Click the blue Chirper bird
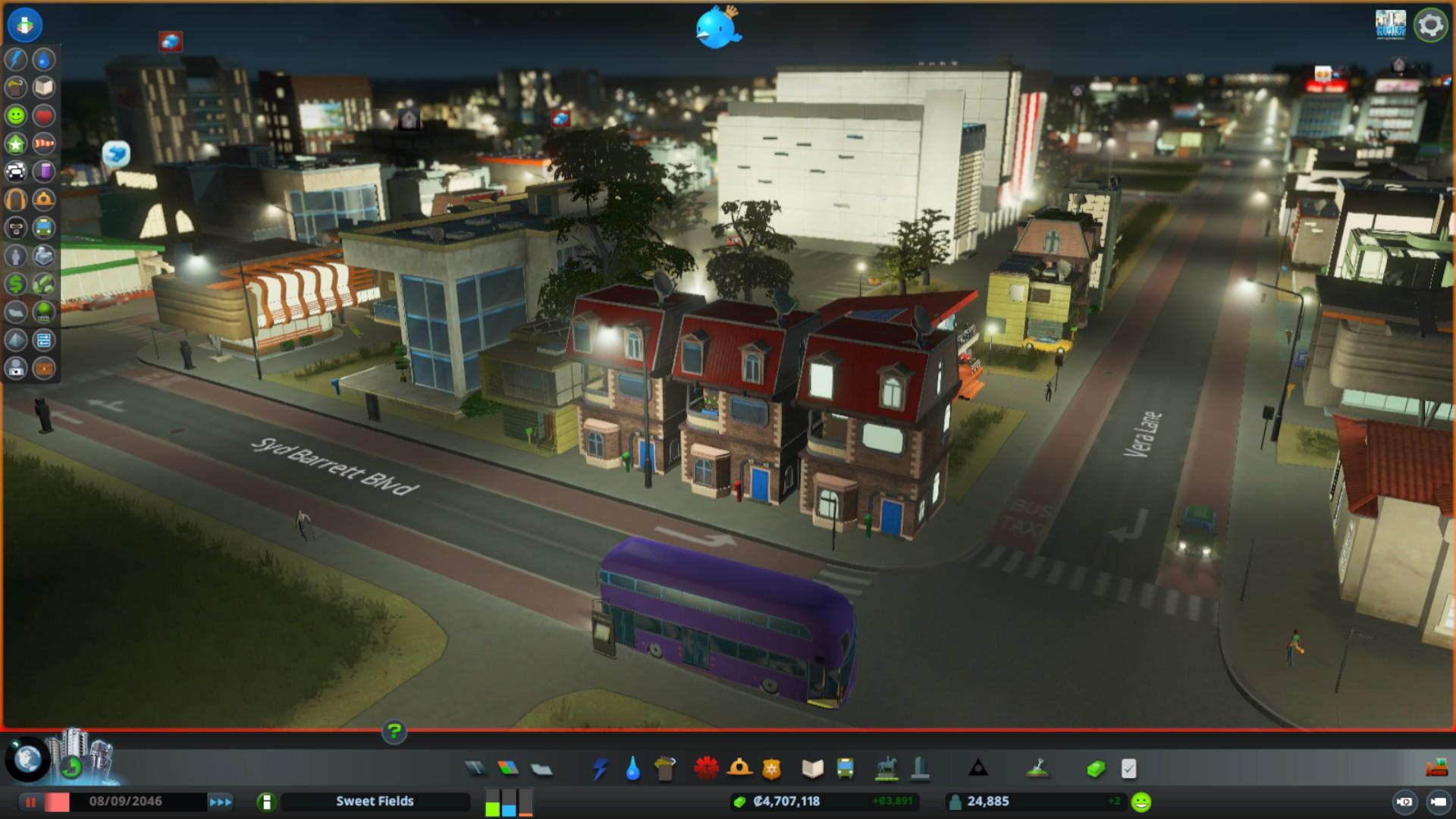The height and width of the screenshot is (819, 1456). pyautogui.click(x=717, y=28)
